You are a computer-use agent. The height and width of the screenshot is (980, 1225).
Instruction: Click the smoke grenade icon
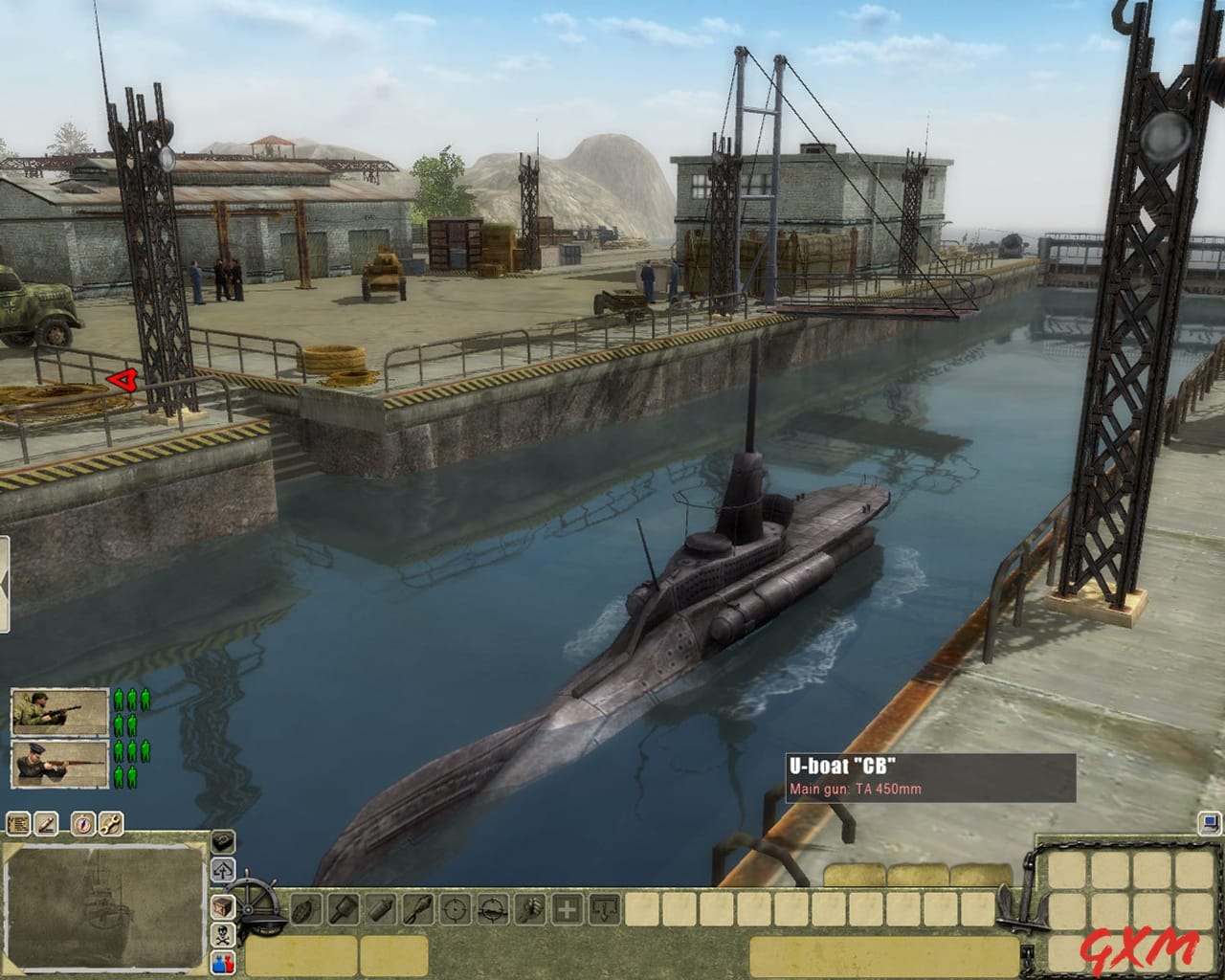click(379, 909)
